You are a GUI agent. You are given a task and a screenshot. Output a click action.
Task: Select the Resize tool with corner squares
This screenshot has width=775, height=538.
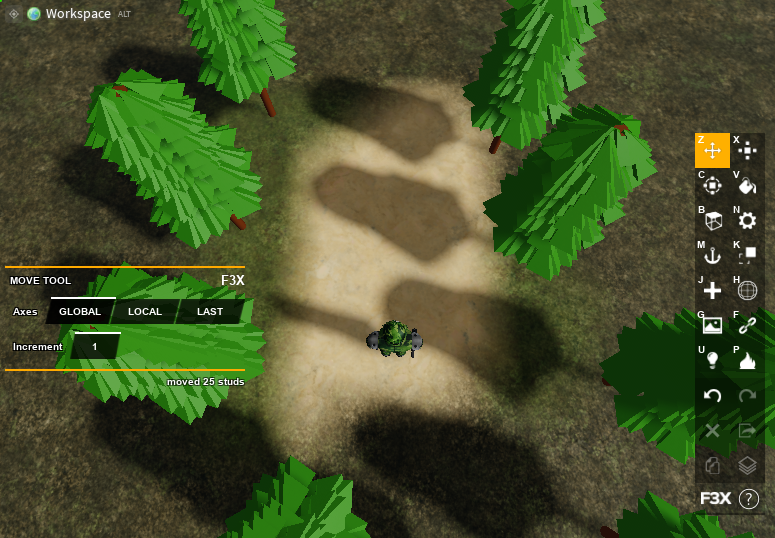747,256
